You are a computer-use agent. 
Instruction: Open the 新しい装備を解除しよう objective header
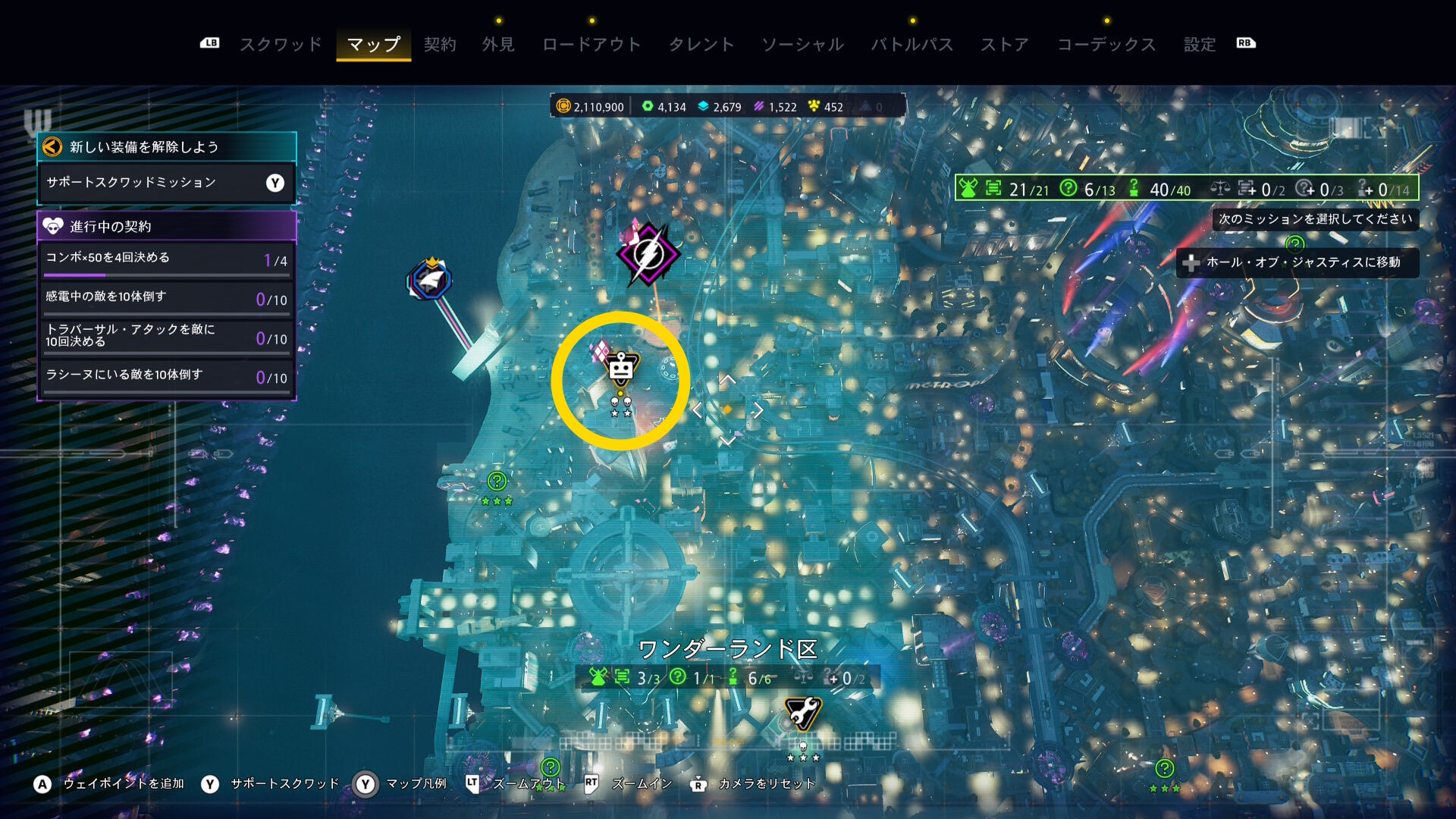[x=166, y=147]
